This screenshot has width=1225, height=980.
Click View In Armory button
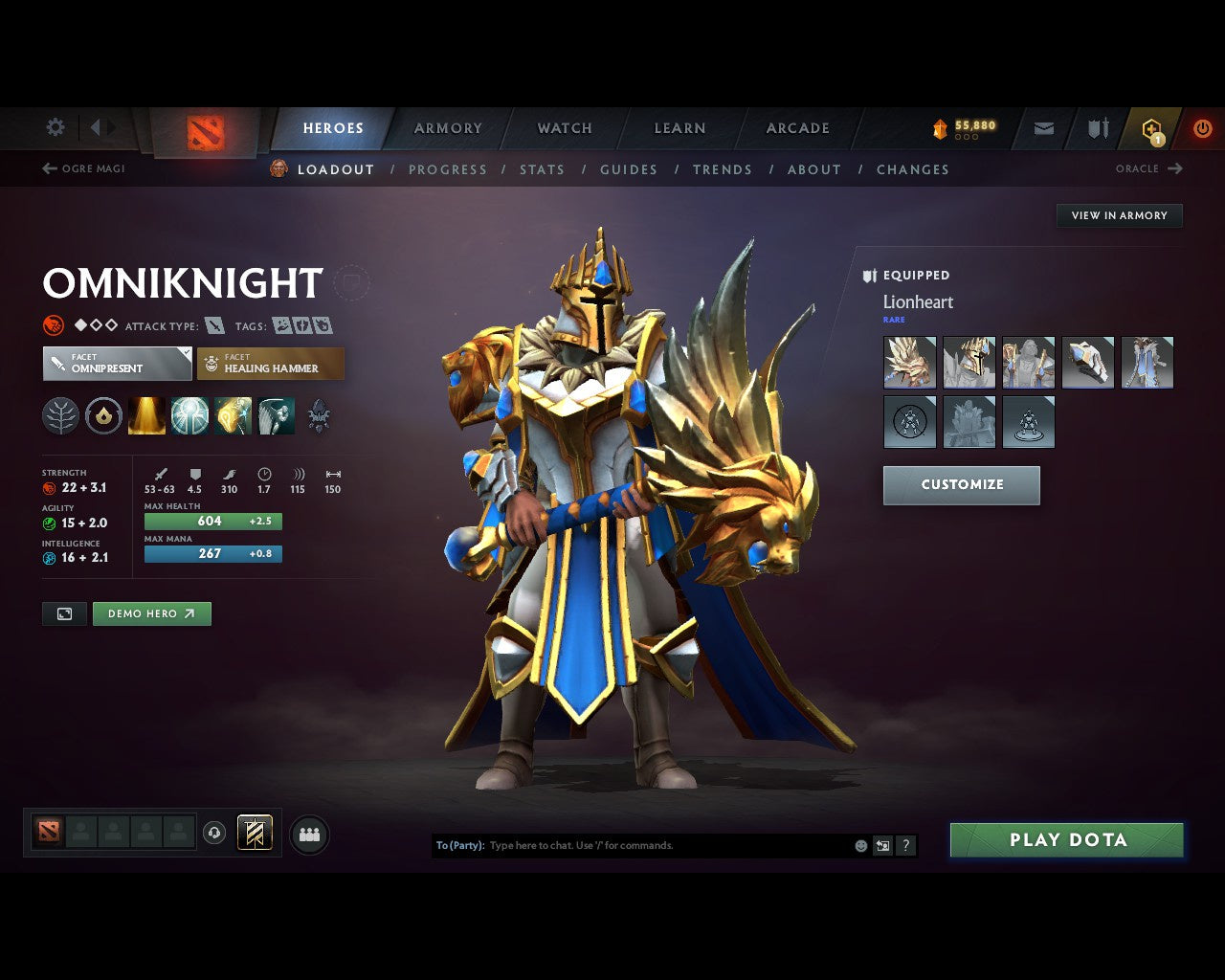[x=1119, y=215]
